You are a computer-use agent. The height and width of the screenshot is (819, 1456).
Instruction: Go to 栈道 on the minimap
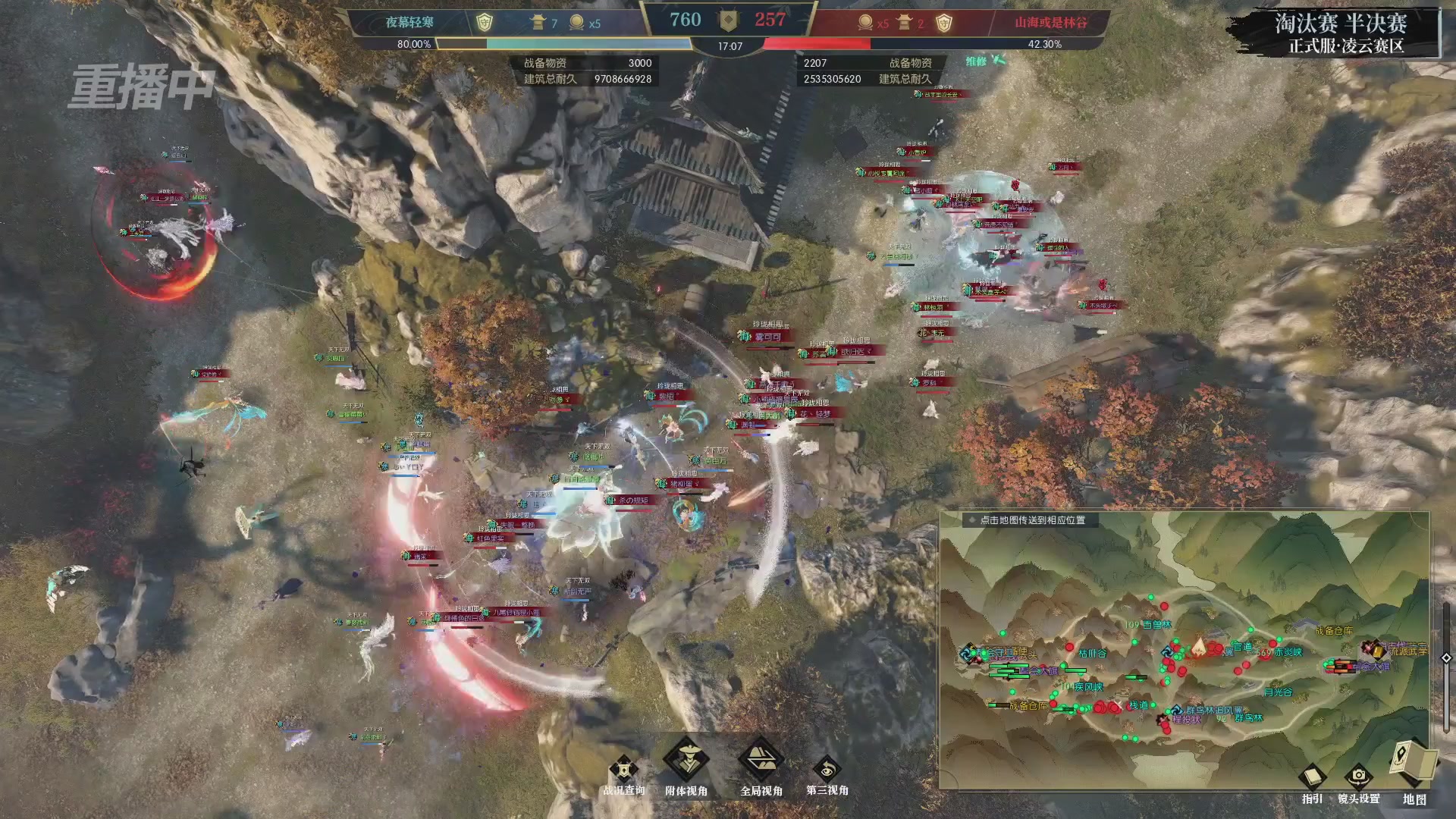(1138, 705)
